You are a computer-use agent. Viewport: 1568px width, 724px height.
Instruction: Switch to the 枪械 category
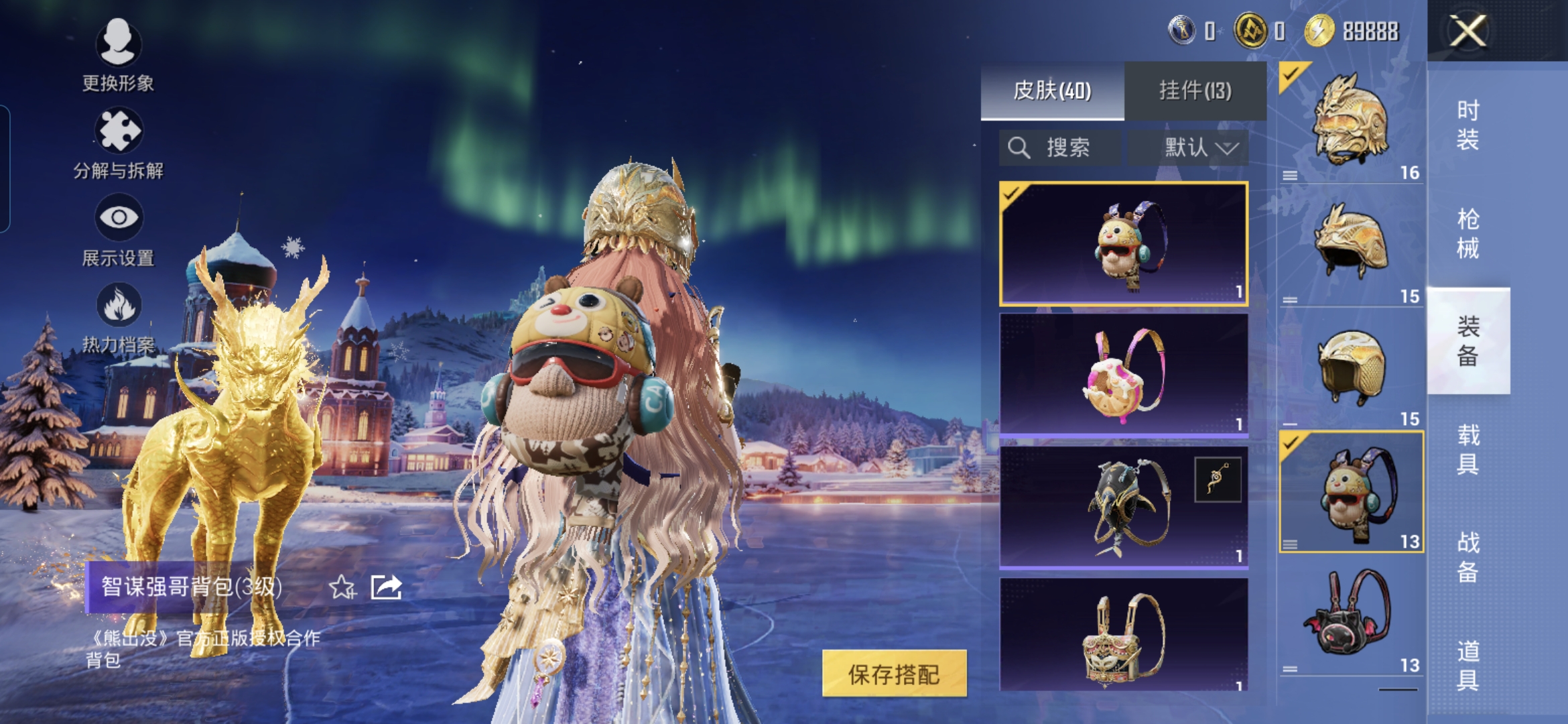tap(1467, 233)
